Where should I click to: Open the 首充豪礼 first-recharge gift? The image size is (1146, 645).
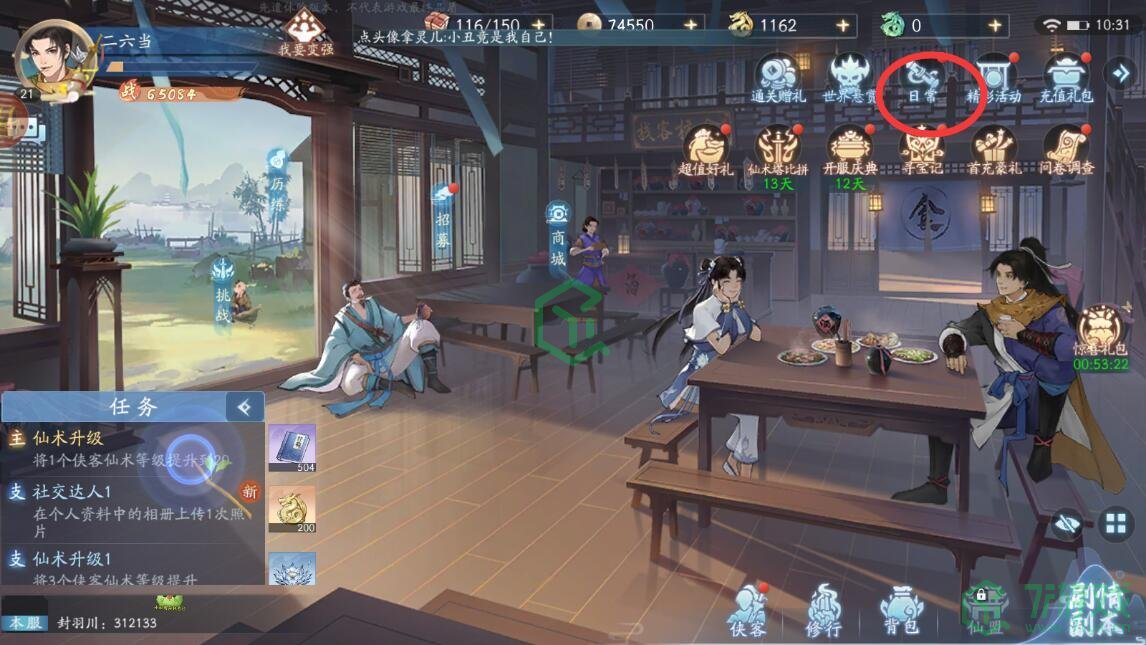click(993, 149)
